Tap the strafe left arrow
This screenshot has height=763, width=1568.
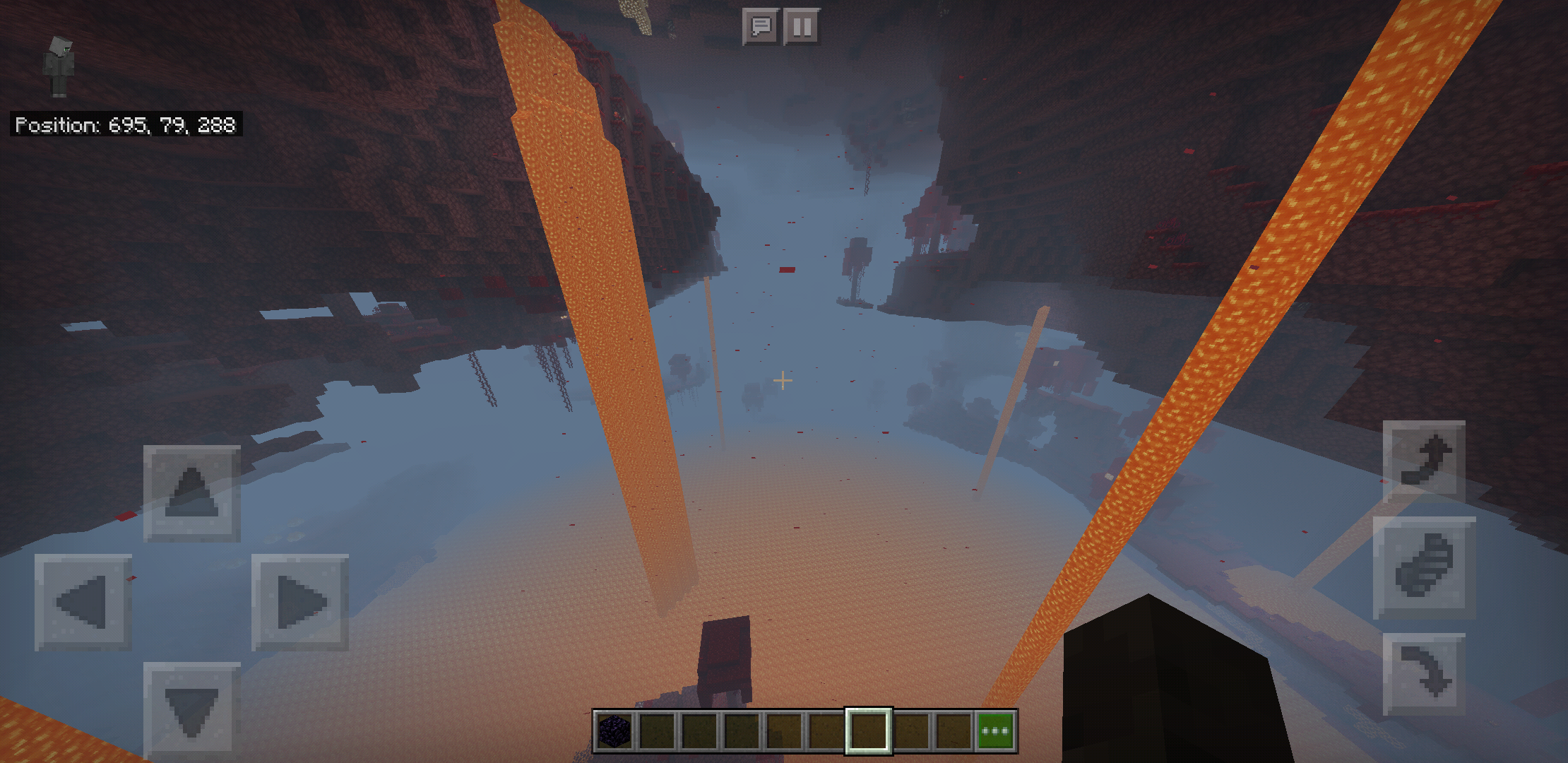pos(83,602)
